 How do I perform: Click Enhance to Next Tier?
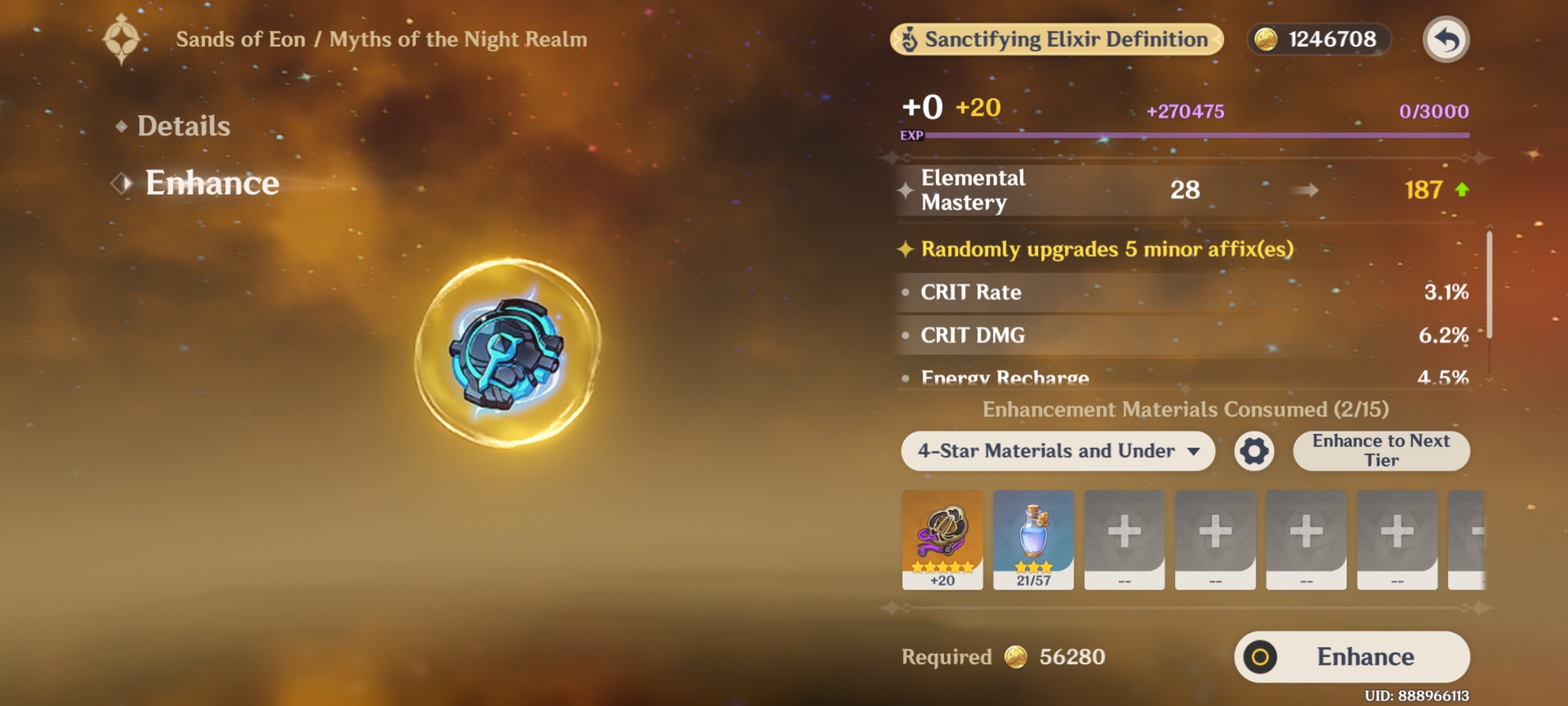tap(1381, 450)
